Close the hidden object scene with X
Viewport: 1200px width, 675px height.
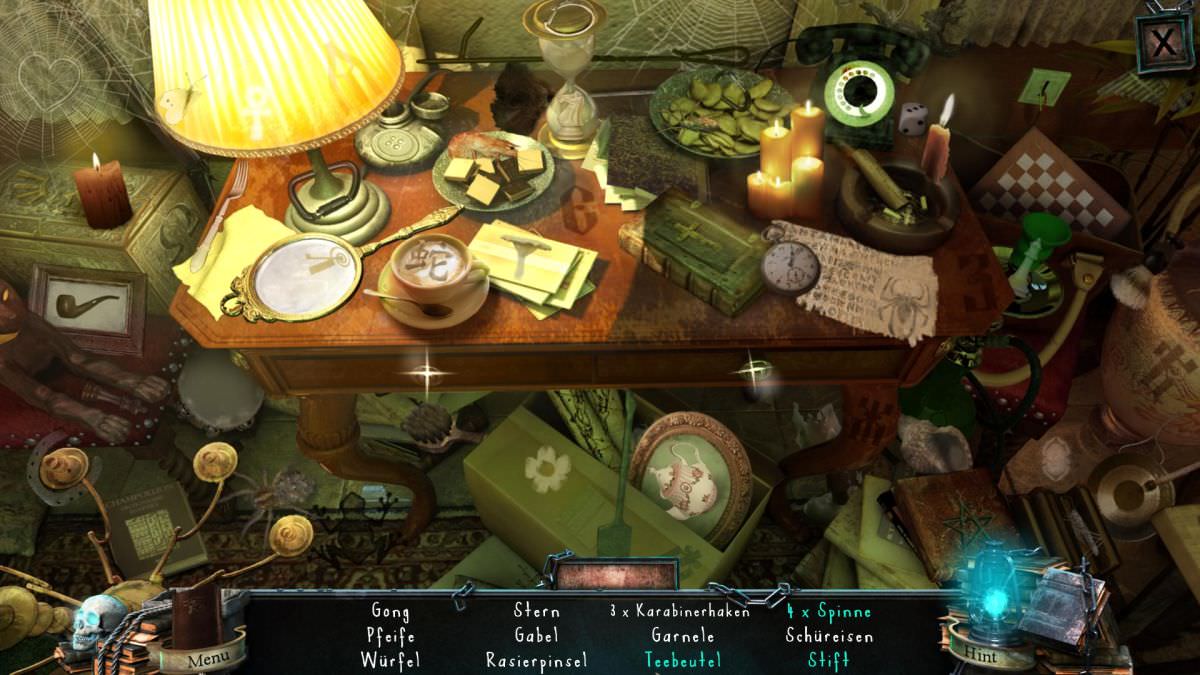pyautogui.click(x=1163, y=43)
